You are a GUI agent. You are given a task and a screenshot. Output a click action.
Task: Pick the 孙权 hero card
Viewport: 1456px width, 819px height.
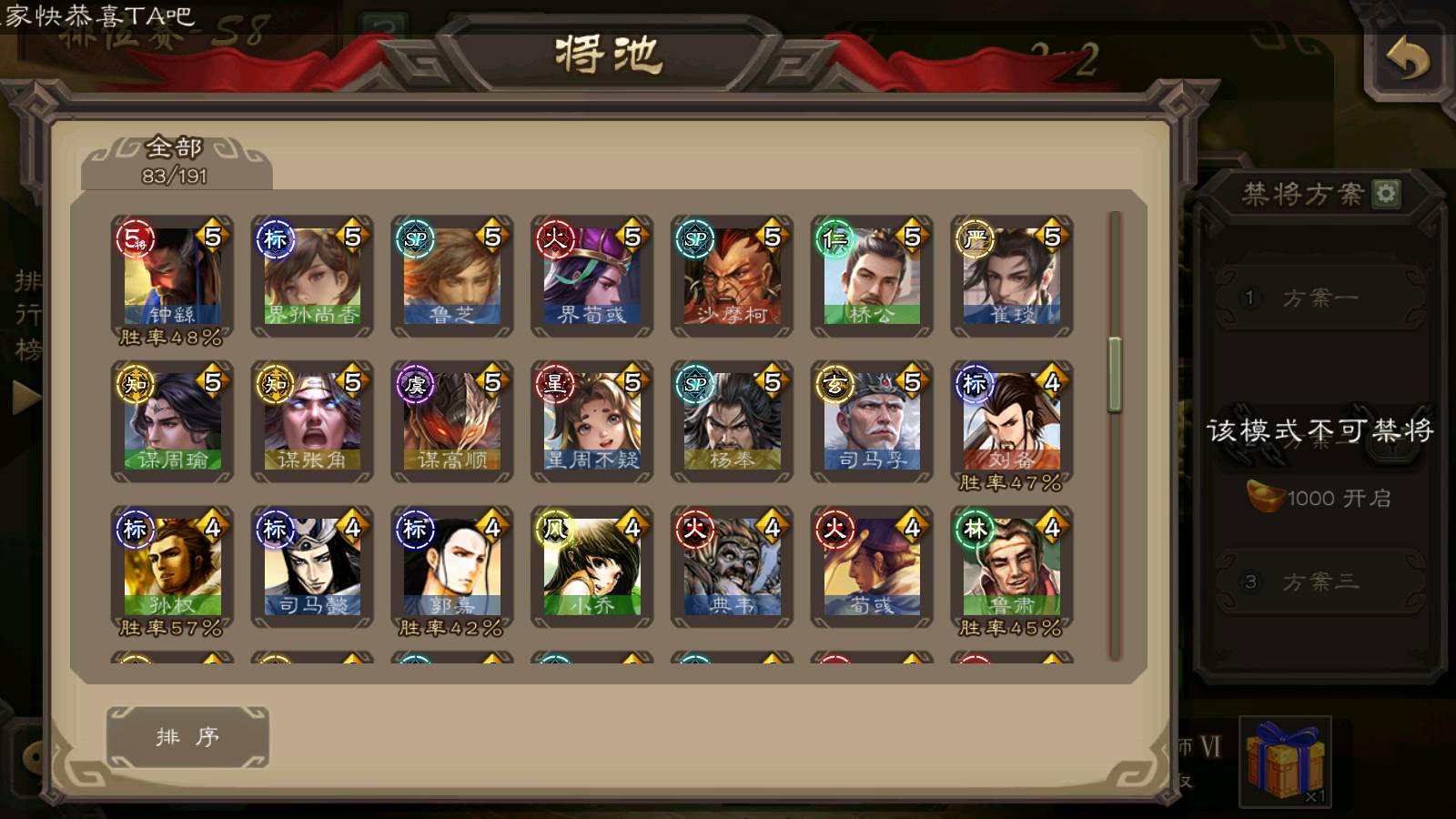(172, 567)
